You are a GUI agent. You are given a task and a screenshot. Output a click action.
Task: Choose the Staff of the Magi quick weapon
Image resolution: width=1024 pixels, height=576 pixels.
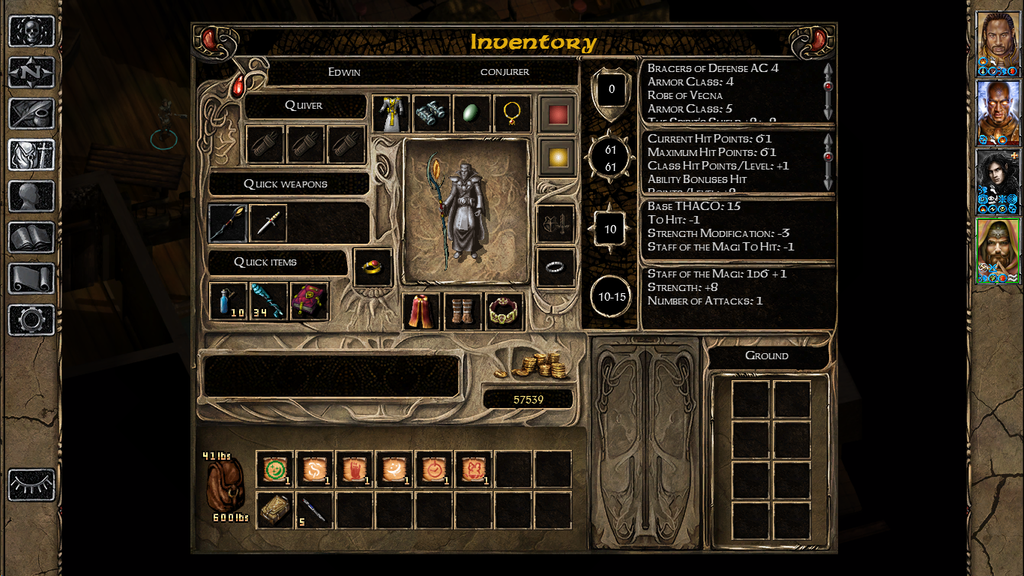(227, 223)
